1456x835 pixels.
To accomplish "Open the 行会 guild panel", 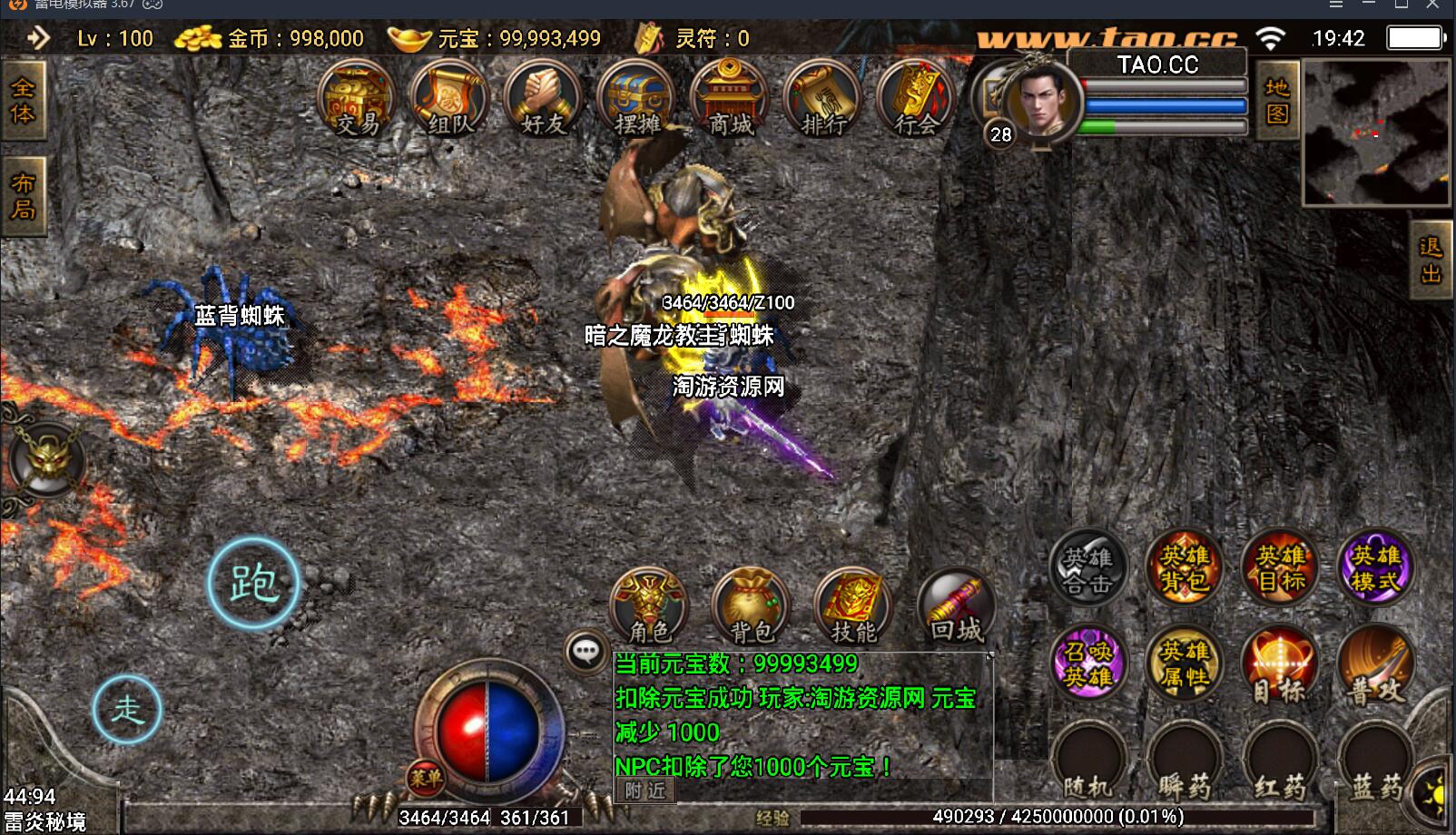I will coord(916,100).
